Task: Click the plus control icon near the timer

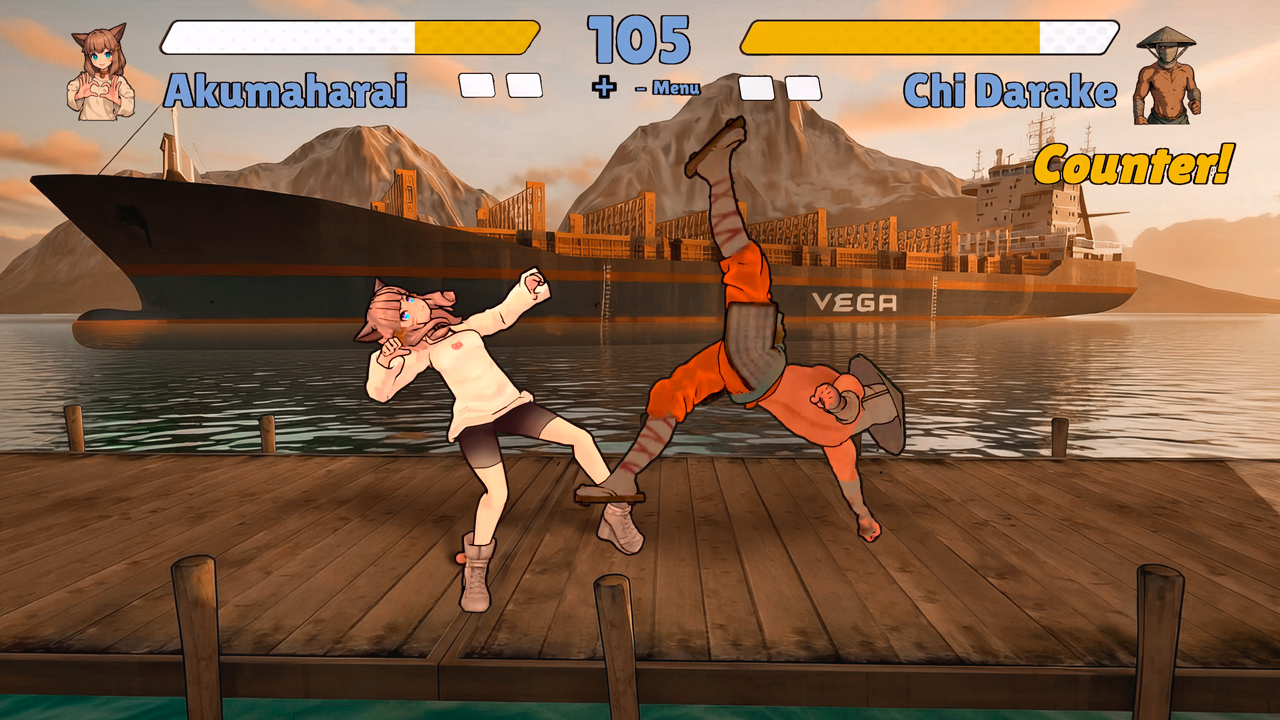Action: click(x=603, y=88)
